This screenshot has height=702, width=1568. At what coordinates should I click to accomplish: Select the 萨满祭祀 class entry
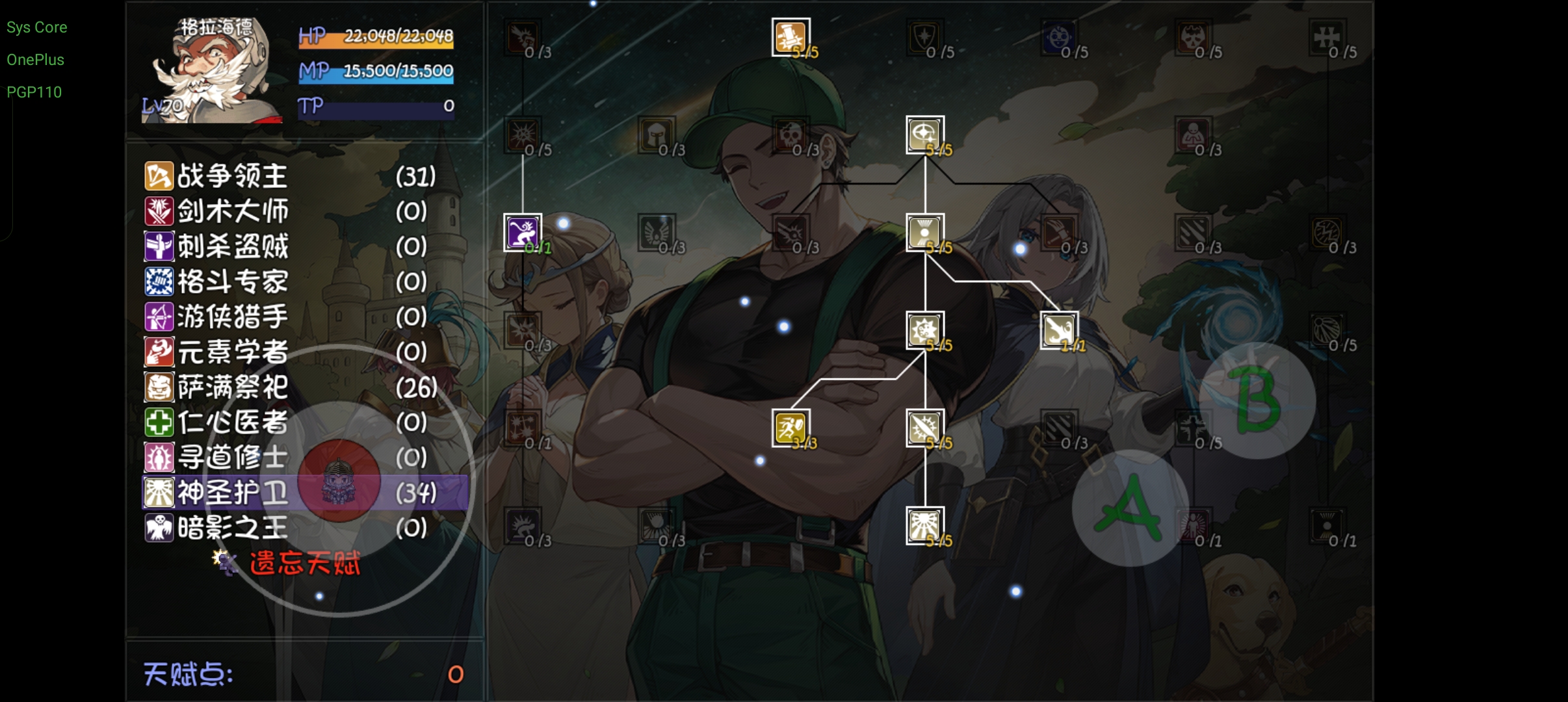232,387
